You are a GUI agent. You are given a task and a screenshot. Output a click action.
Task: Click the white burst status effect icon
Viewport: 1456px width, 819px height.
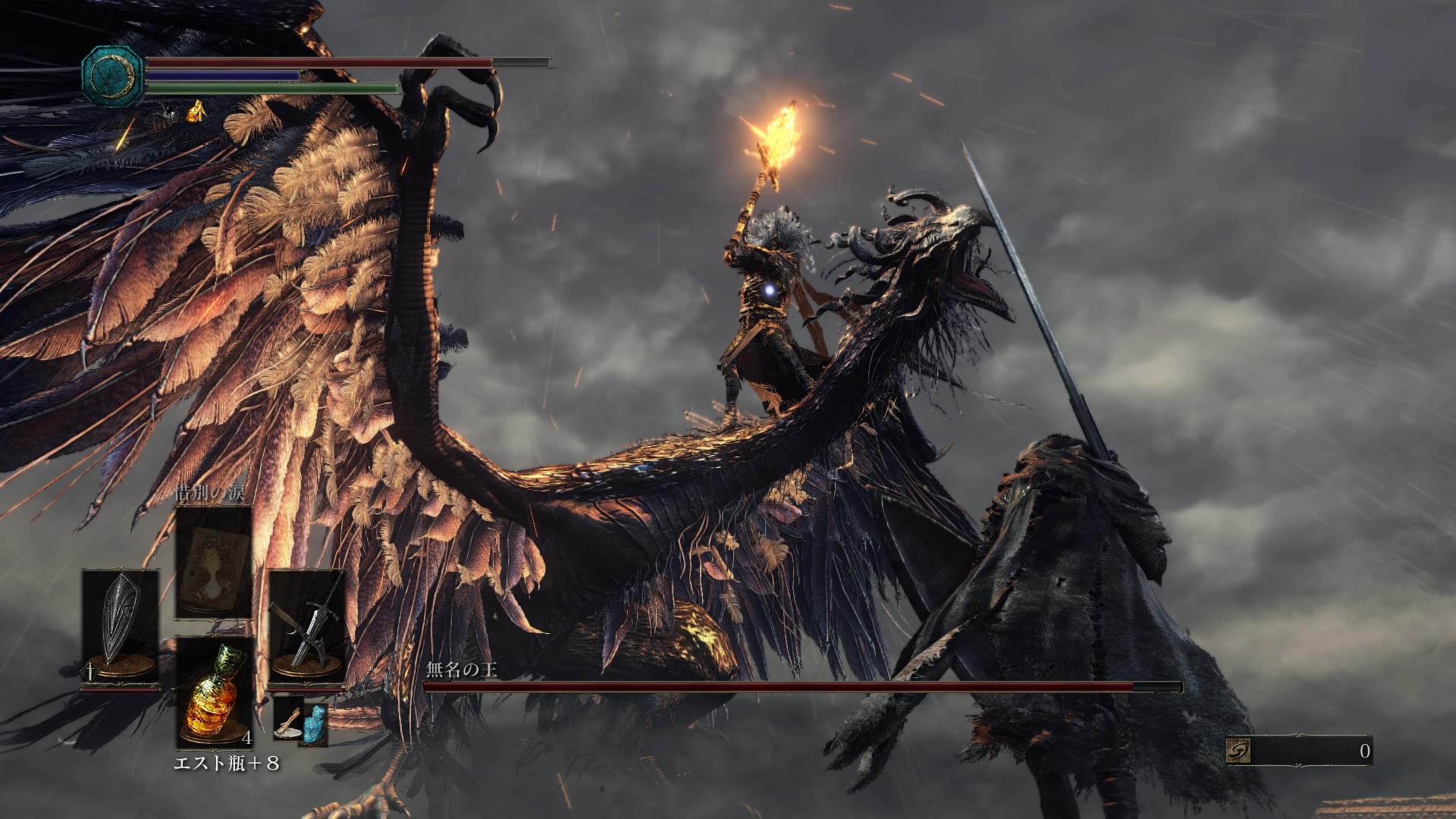(168, 112)
